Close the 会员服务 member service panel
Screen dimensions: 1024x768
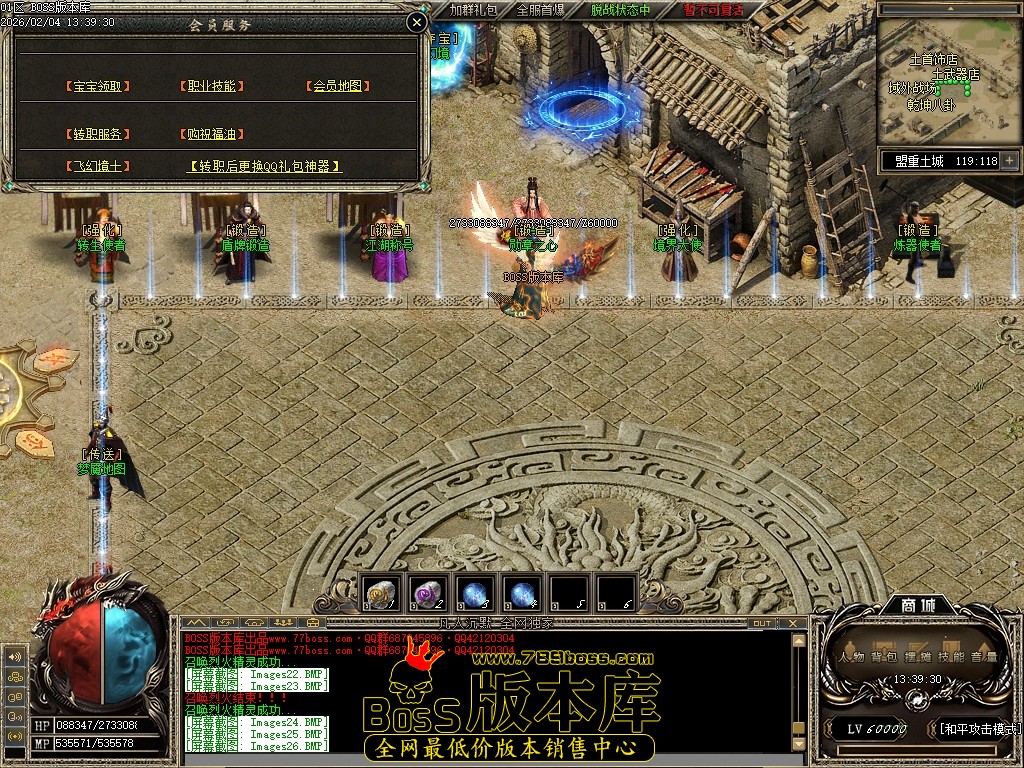(x=417, y=23)
